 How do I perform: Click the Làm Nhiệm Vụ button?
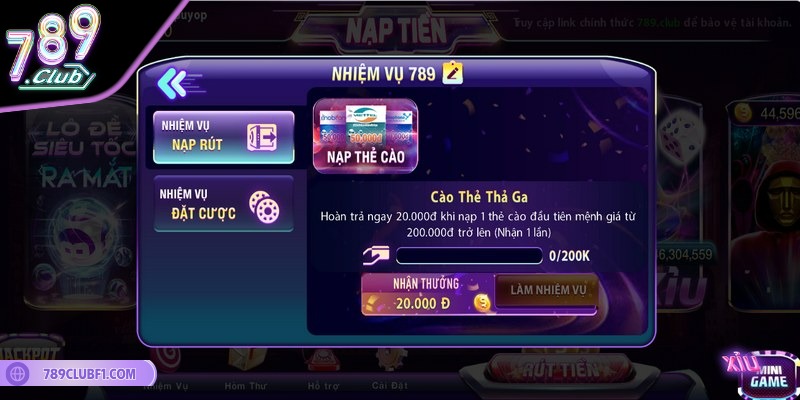click(546, 292)
